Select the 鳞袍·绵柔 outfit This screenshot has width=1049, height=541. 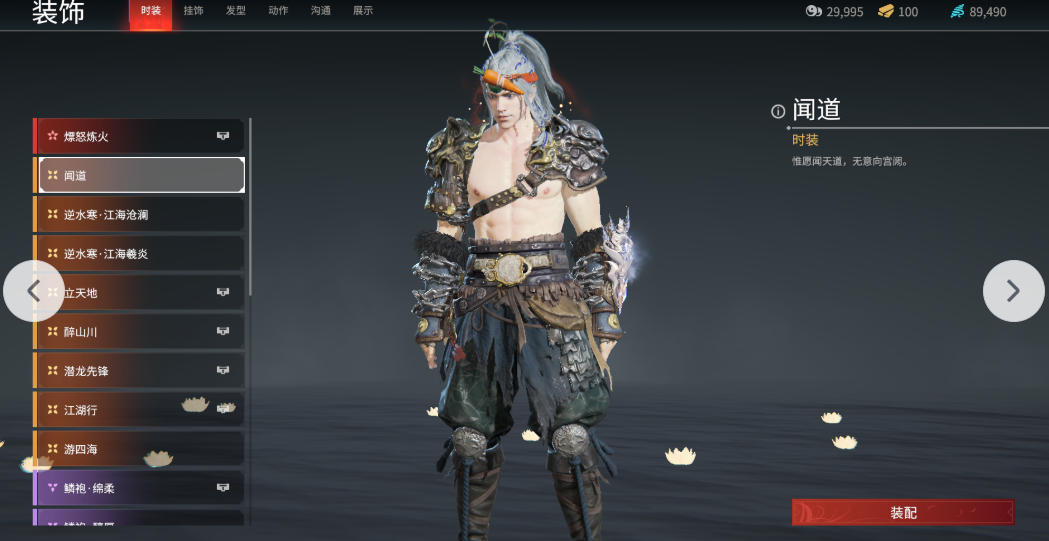[140, 488]
